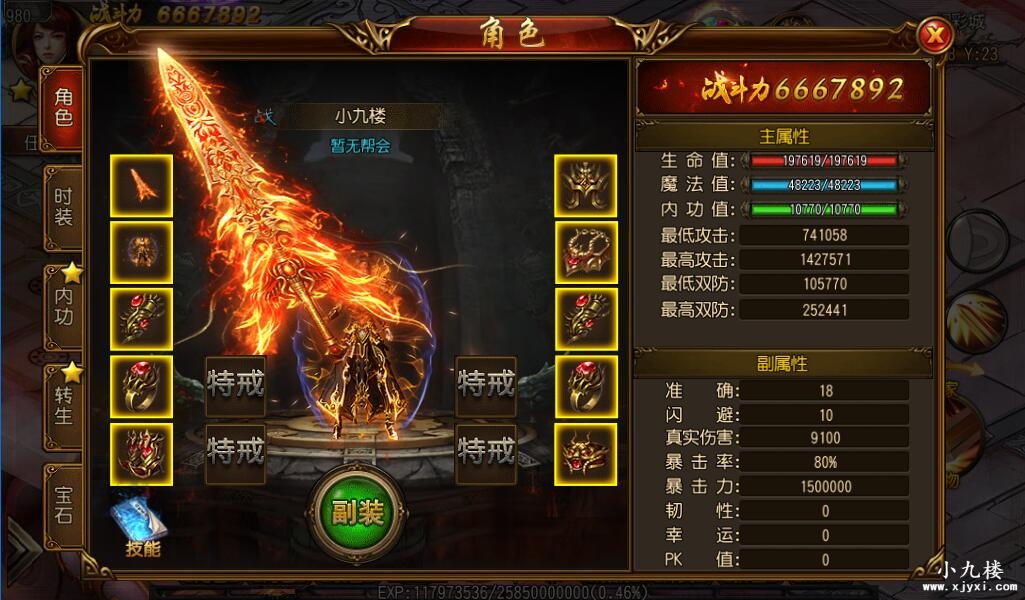The image size is (1025, 600).
Task: Select the 角色 character tab
Action: pos(63,108)
